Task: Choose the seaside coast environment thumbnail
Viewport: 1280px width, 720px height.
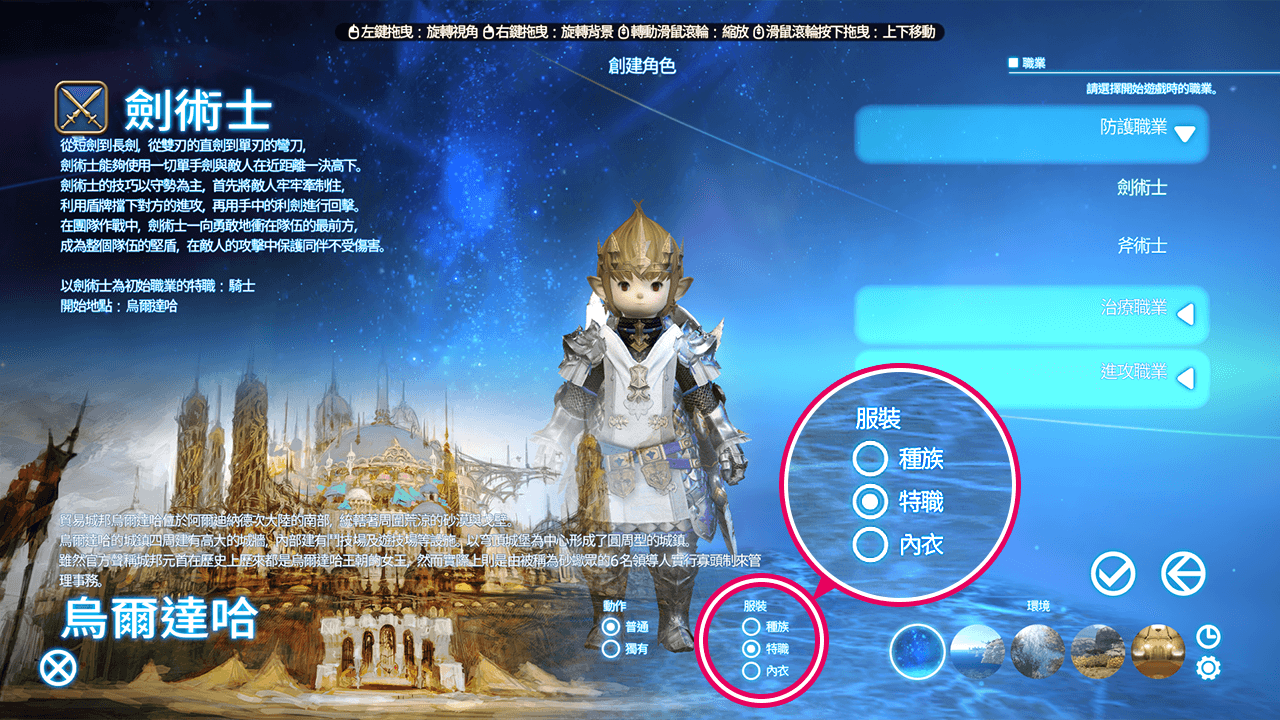Action: (976, 652)
